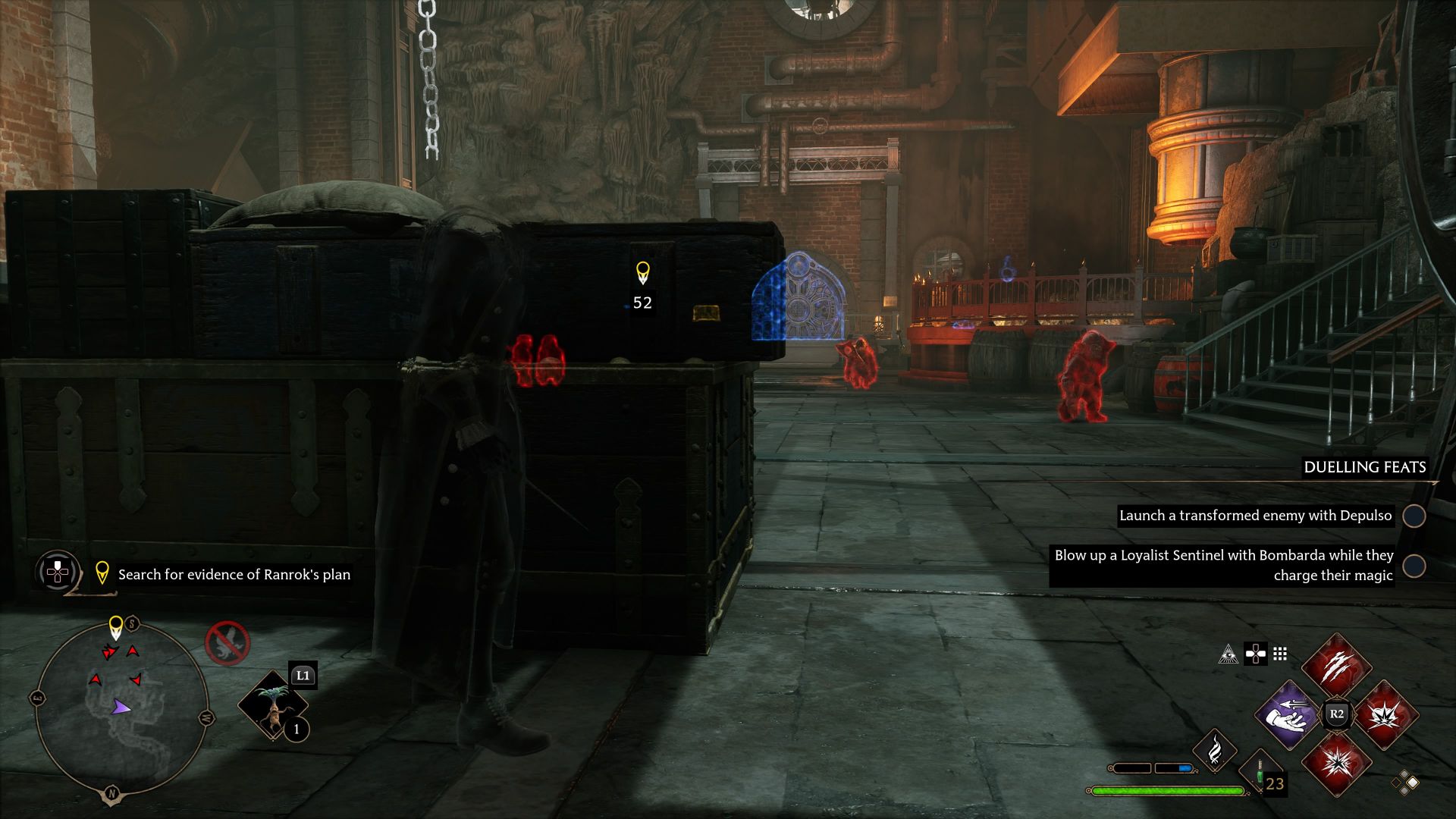Image resolution: width=1456 pixels, height=819 pixels.
Task: Activate the Depulso purple hand spell
Action: (x=1287, y=714)
